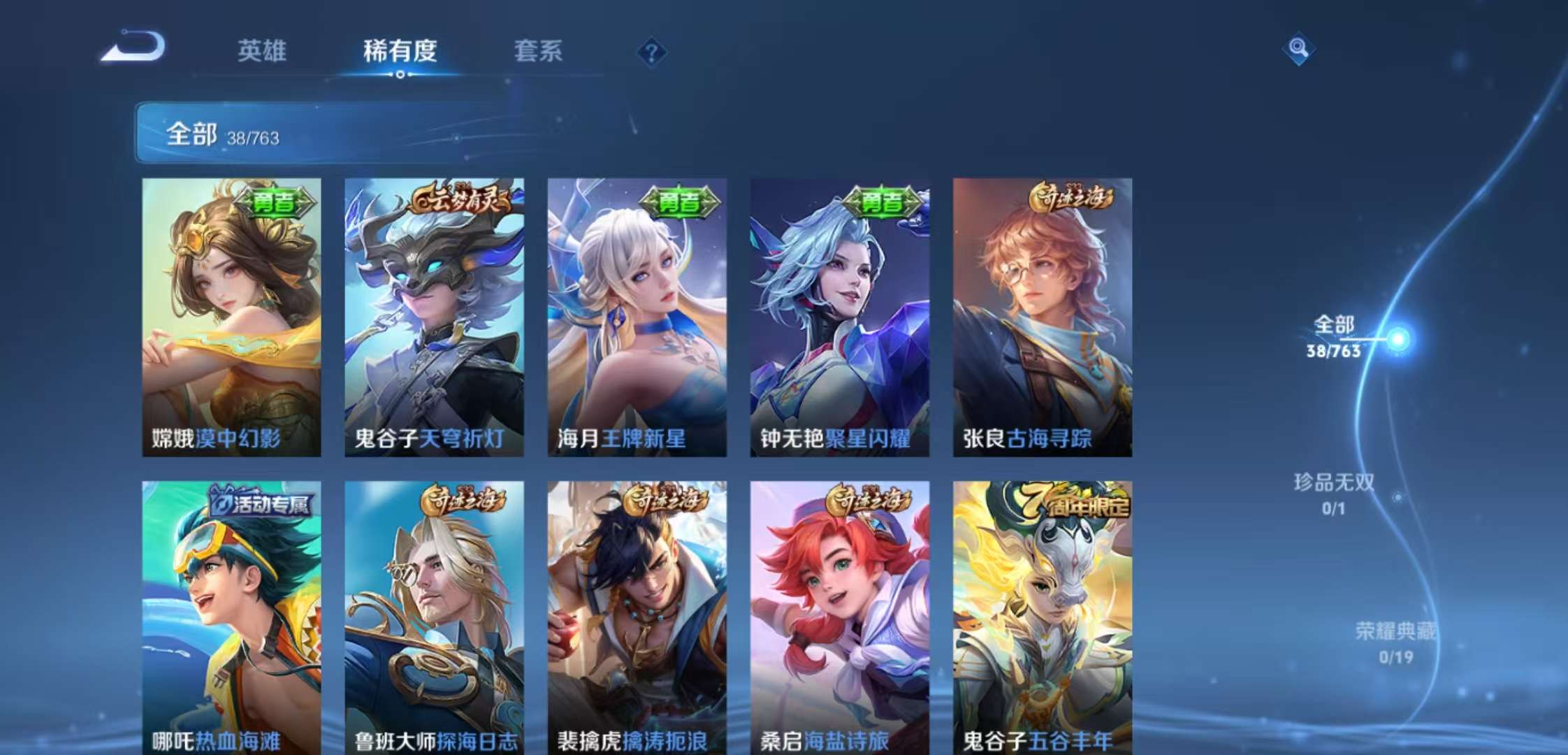
Task: Switch to the 英雄 tab
Action: pyautogui.click(x=262, y=52)
